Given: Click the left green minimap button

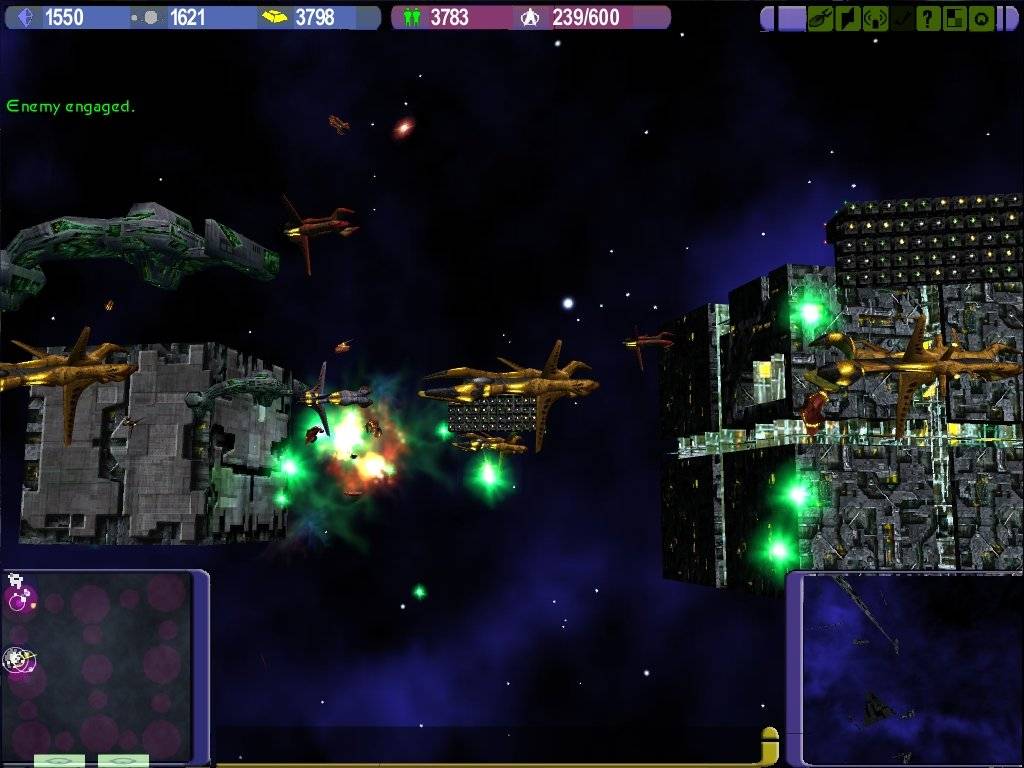Looking at the screenshot, I should pyautogui.click(x=59, y=761).
